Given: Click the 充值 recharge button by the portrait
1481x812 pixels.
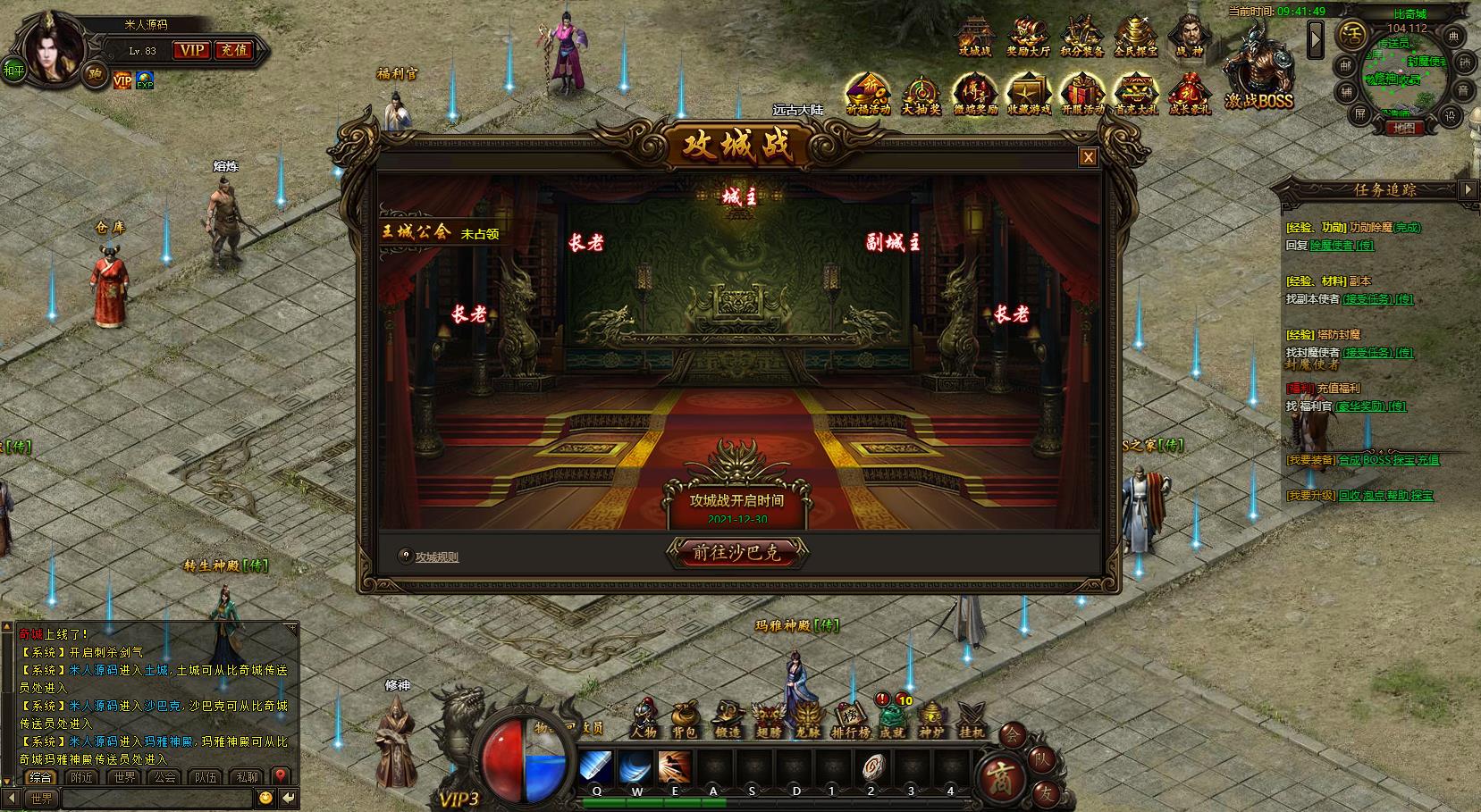Looking at the screenshot, I should tap(234, 50).
